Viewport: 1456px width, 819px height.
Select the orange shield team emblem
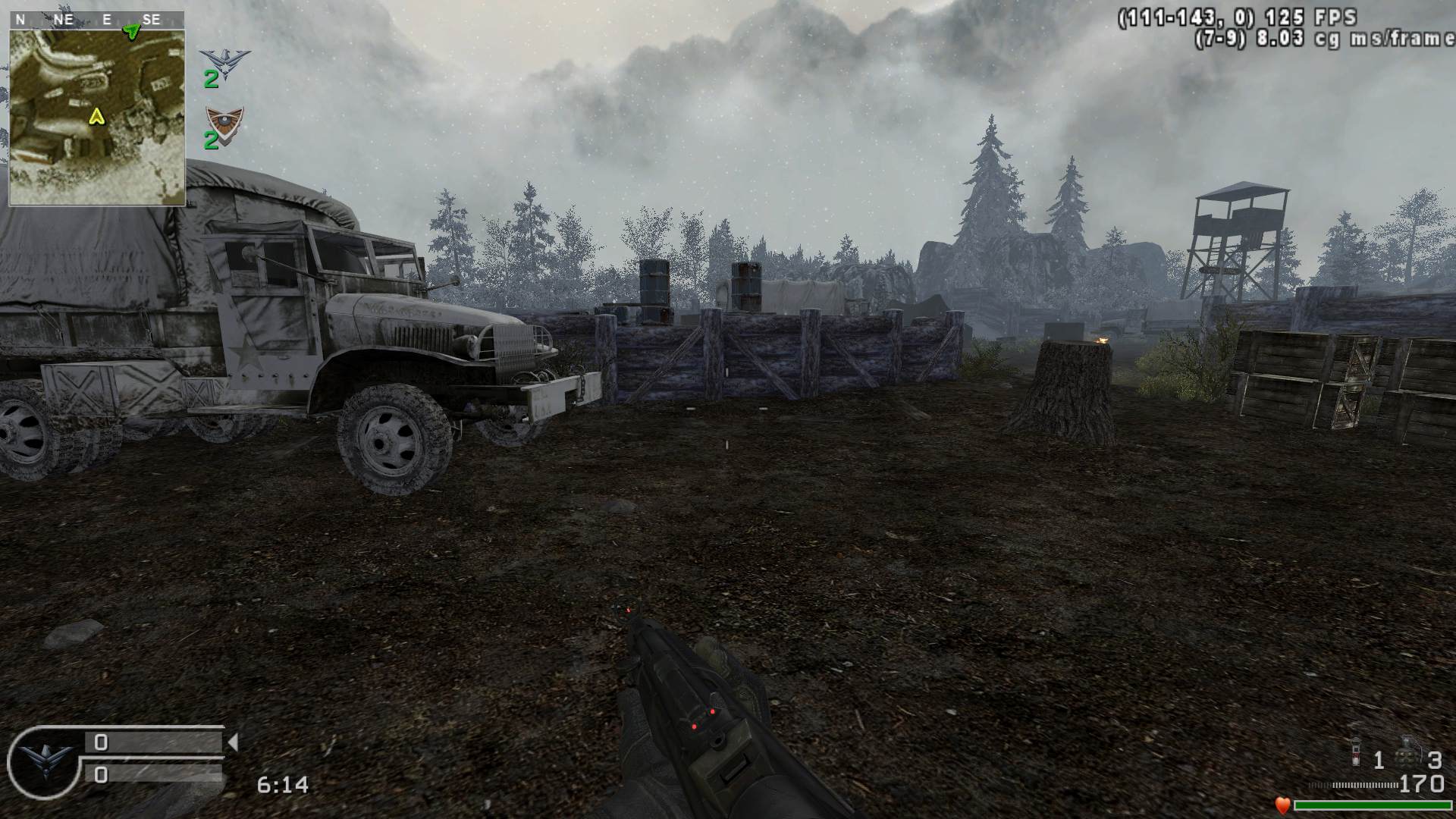pos(224,120)
